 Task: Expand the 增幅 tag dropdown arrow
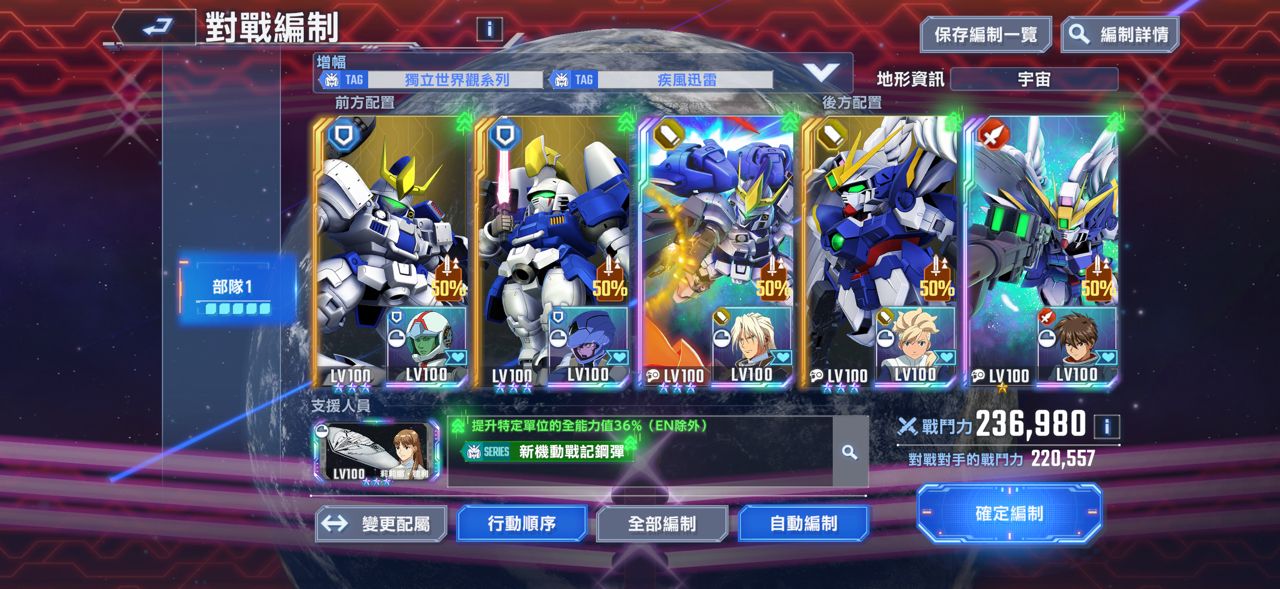[822, 73]
